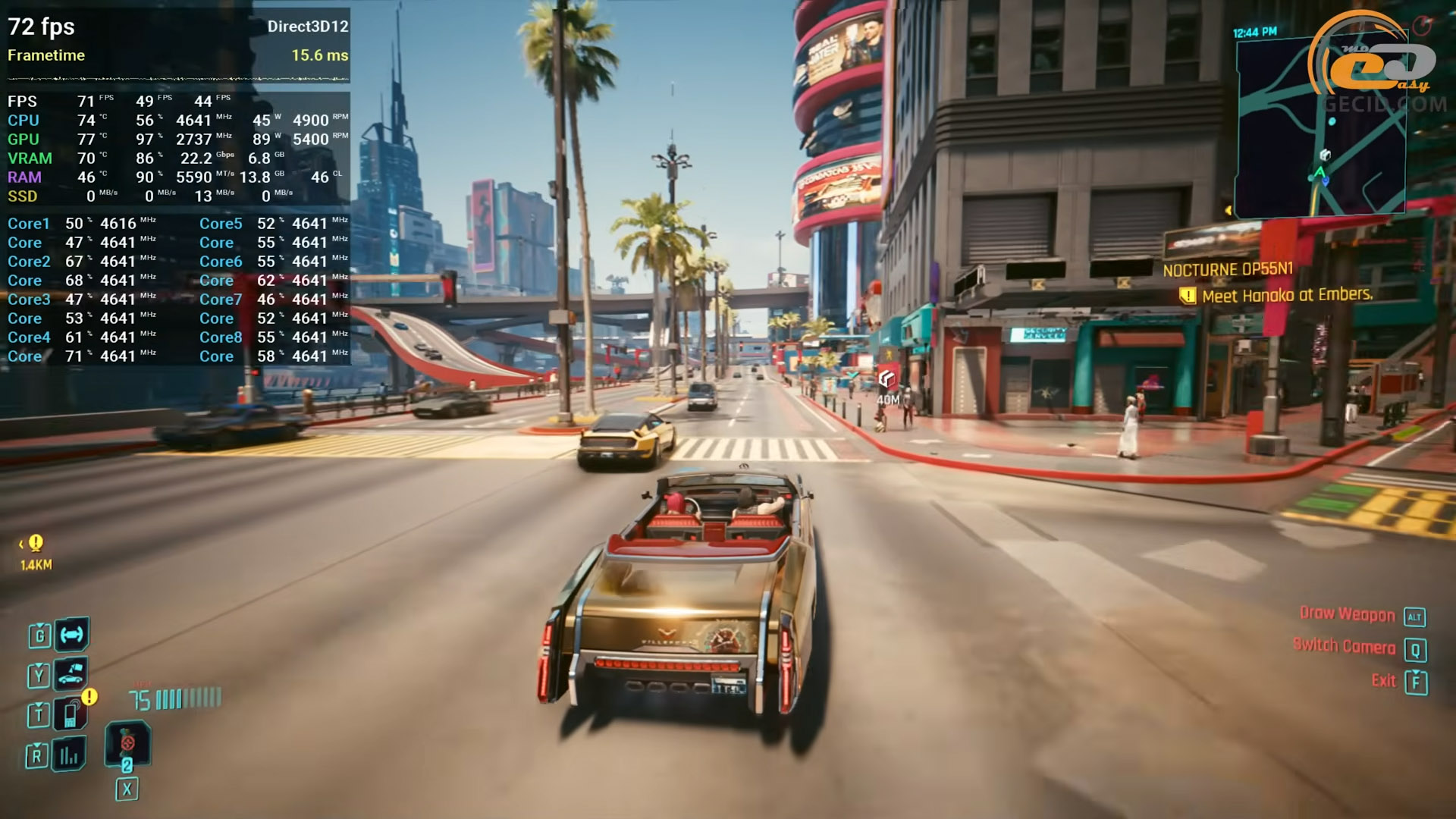Open the phone icon with alert
Viewport: 1456px width, 819px height.
(71, 714)
